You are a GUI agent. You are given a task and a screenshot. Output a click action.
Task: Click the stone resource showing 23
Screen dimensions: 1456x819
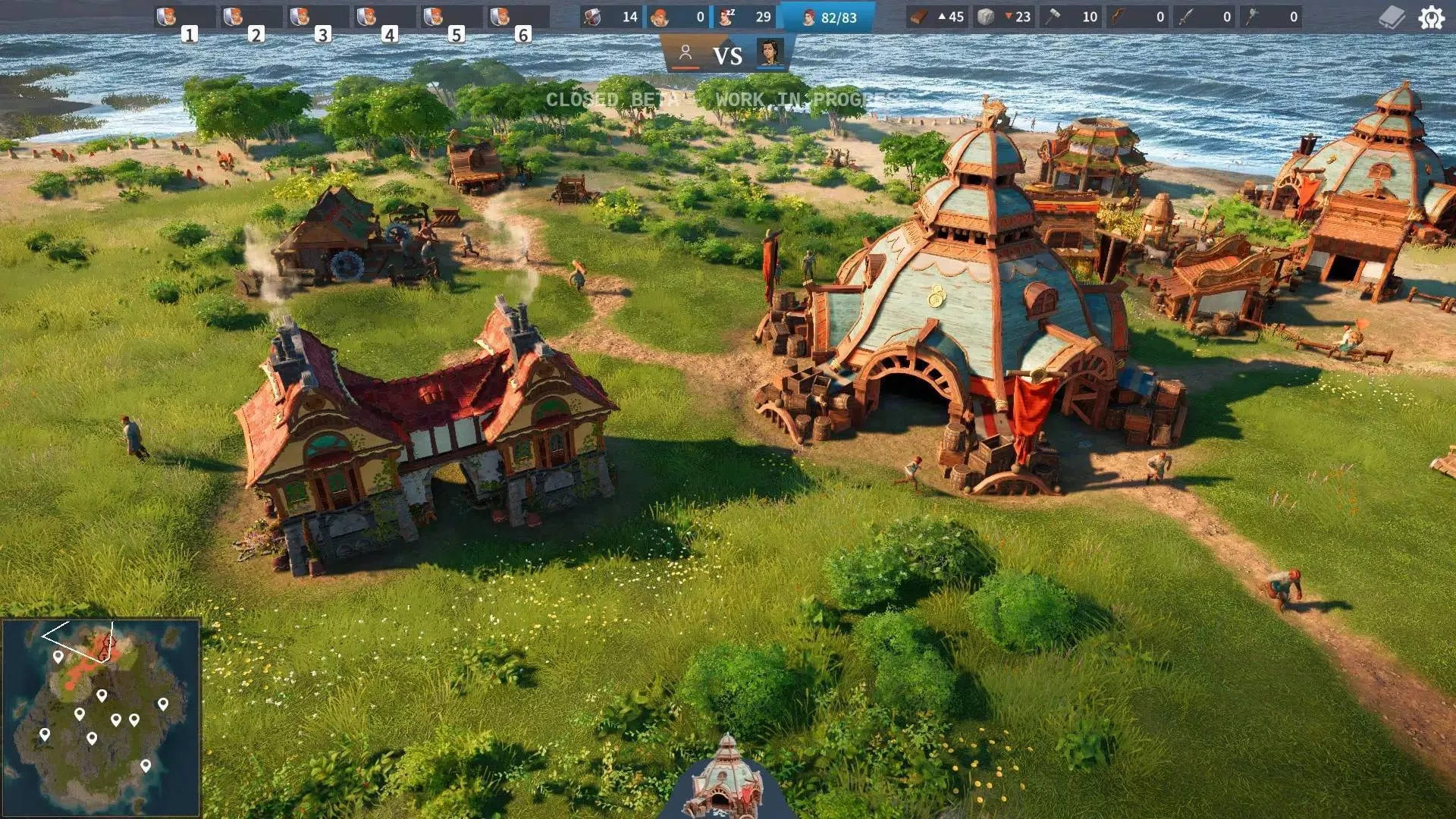[1004, 17]
